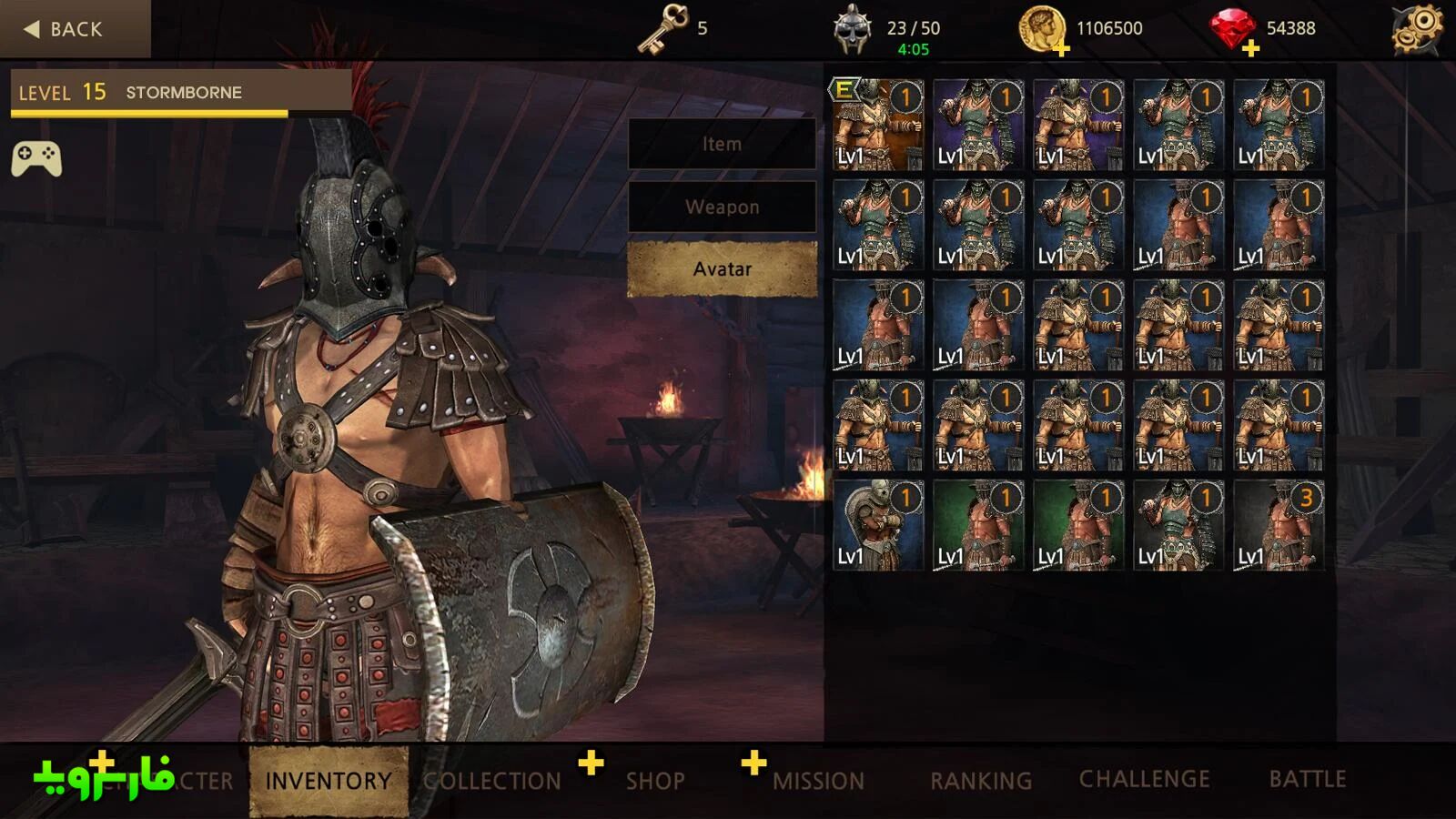Open the Challenge tab
This screenshot has height=819, width=1456.
[x=1144, y=779]
